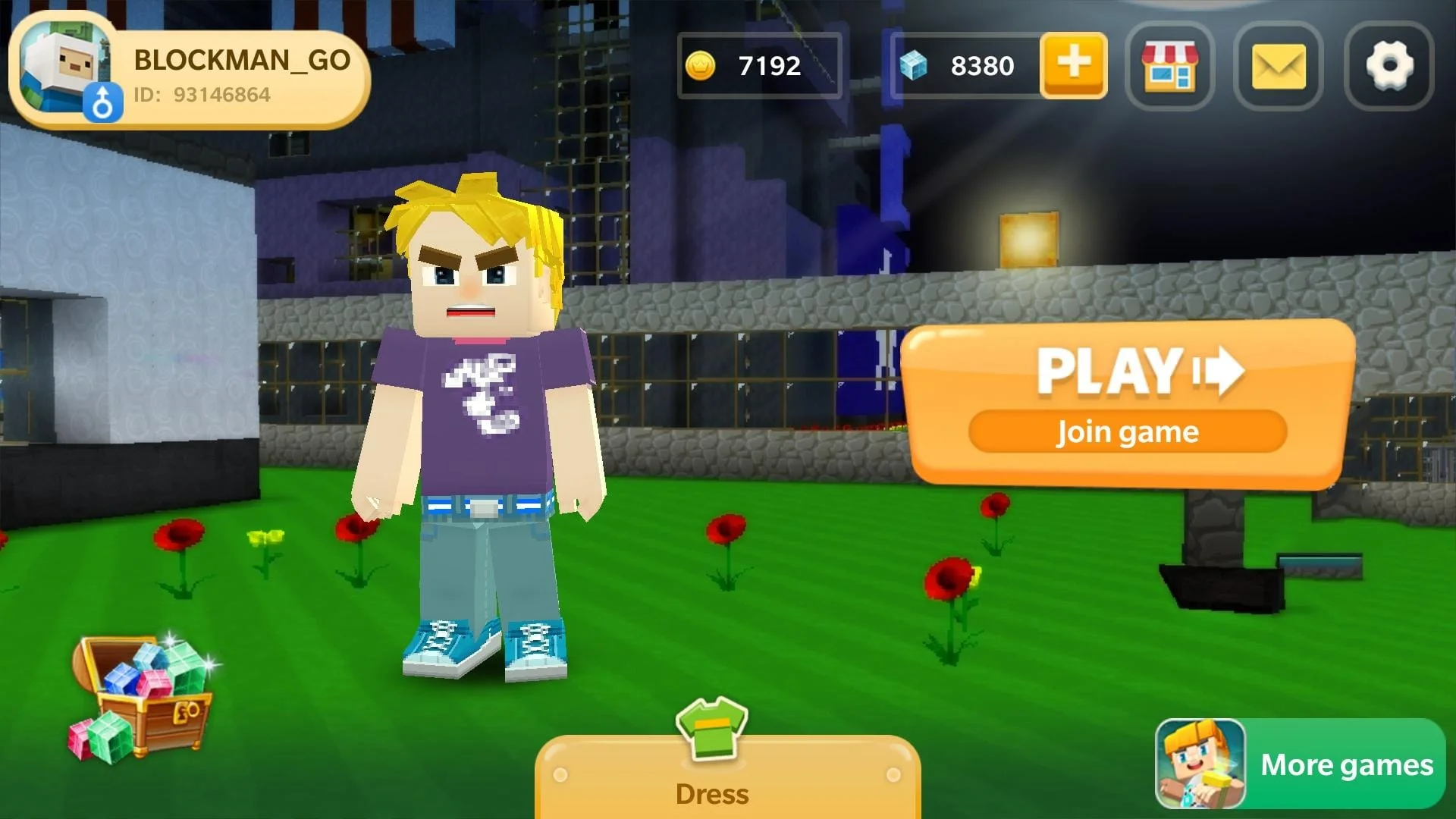Viewport: 1456px width, 819px height.
Task: Click the gold coin balance 7192
Action: coord(768,67)
